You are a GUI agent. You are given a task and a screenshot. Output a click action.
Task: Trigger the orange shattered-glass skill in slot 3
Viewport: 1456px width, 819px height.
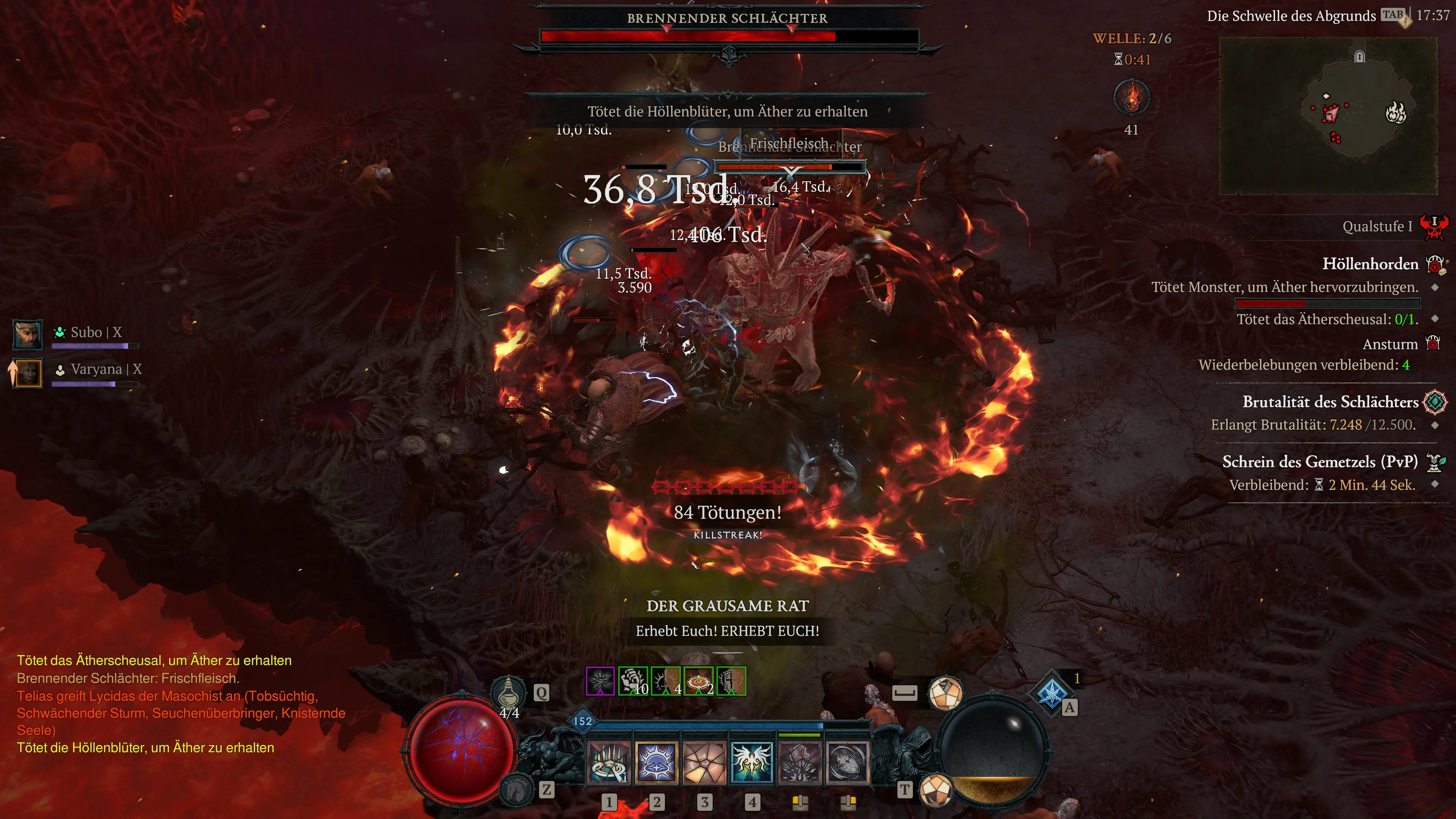[x=704, y=763]
